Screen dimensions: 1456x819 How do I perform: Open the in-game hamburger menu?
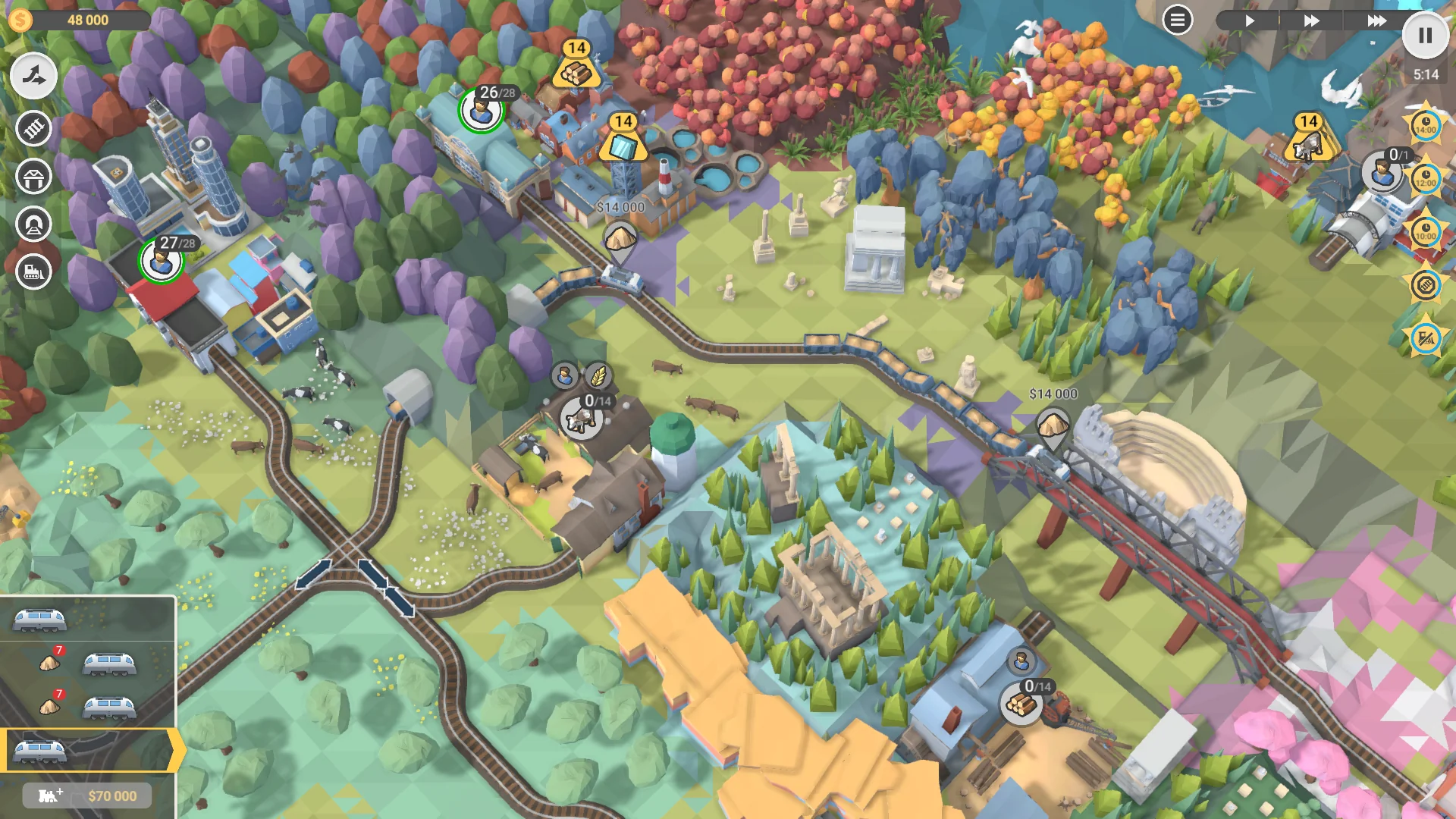tap(1177, 20)
